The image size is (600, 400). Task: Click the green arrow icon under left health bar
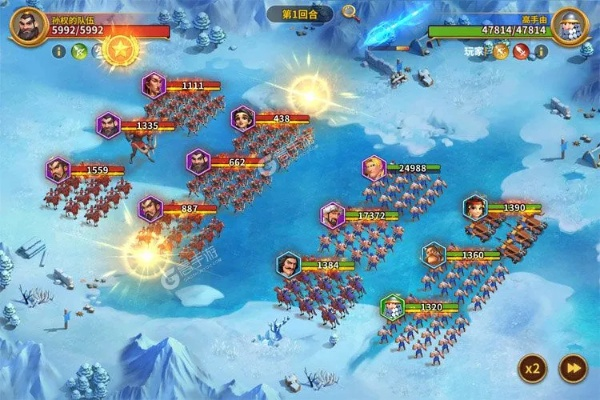click(x=79, y=52)
